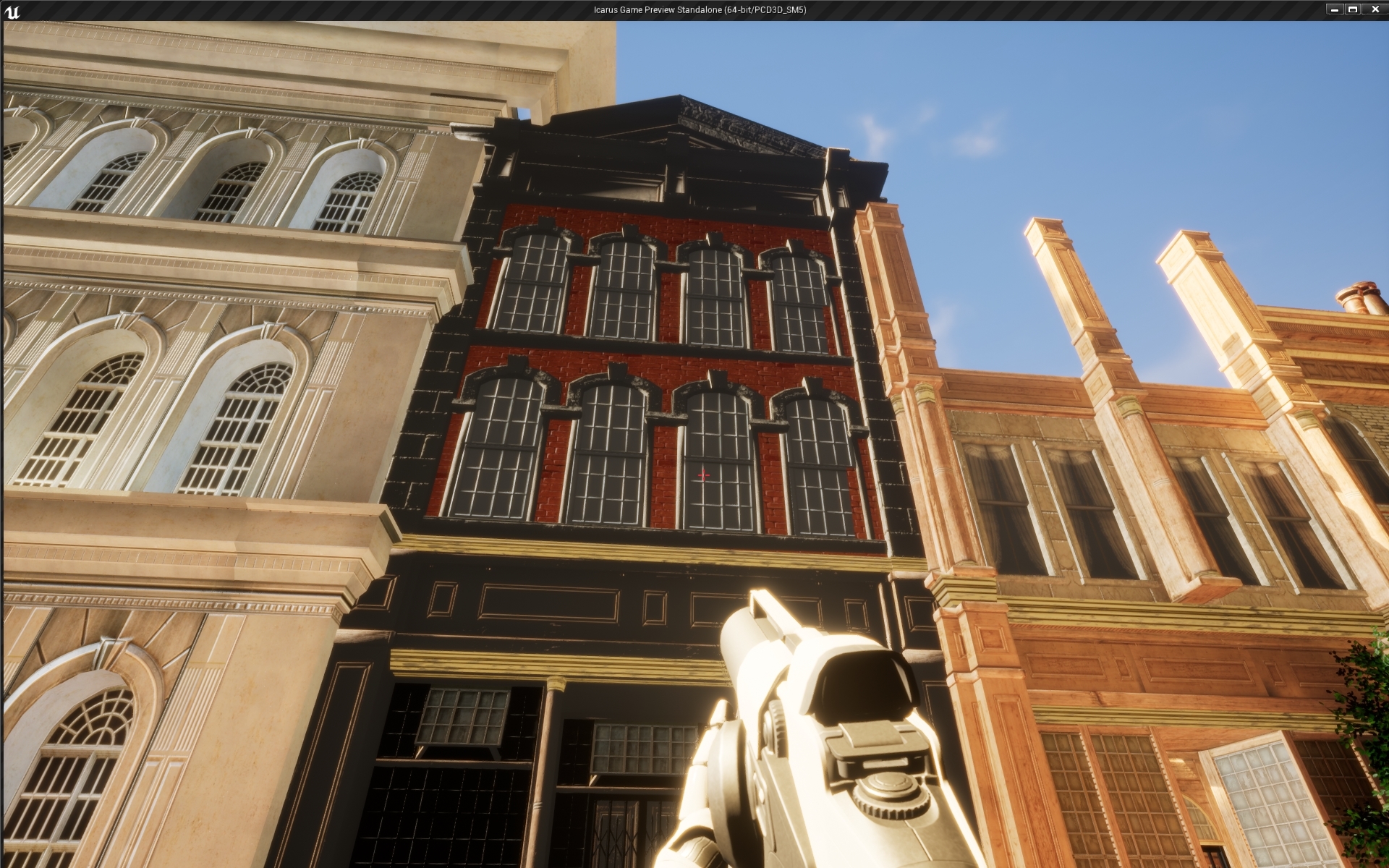Maximize the Icarus Game Preview window

tap(1352, 9)
